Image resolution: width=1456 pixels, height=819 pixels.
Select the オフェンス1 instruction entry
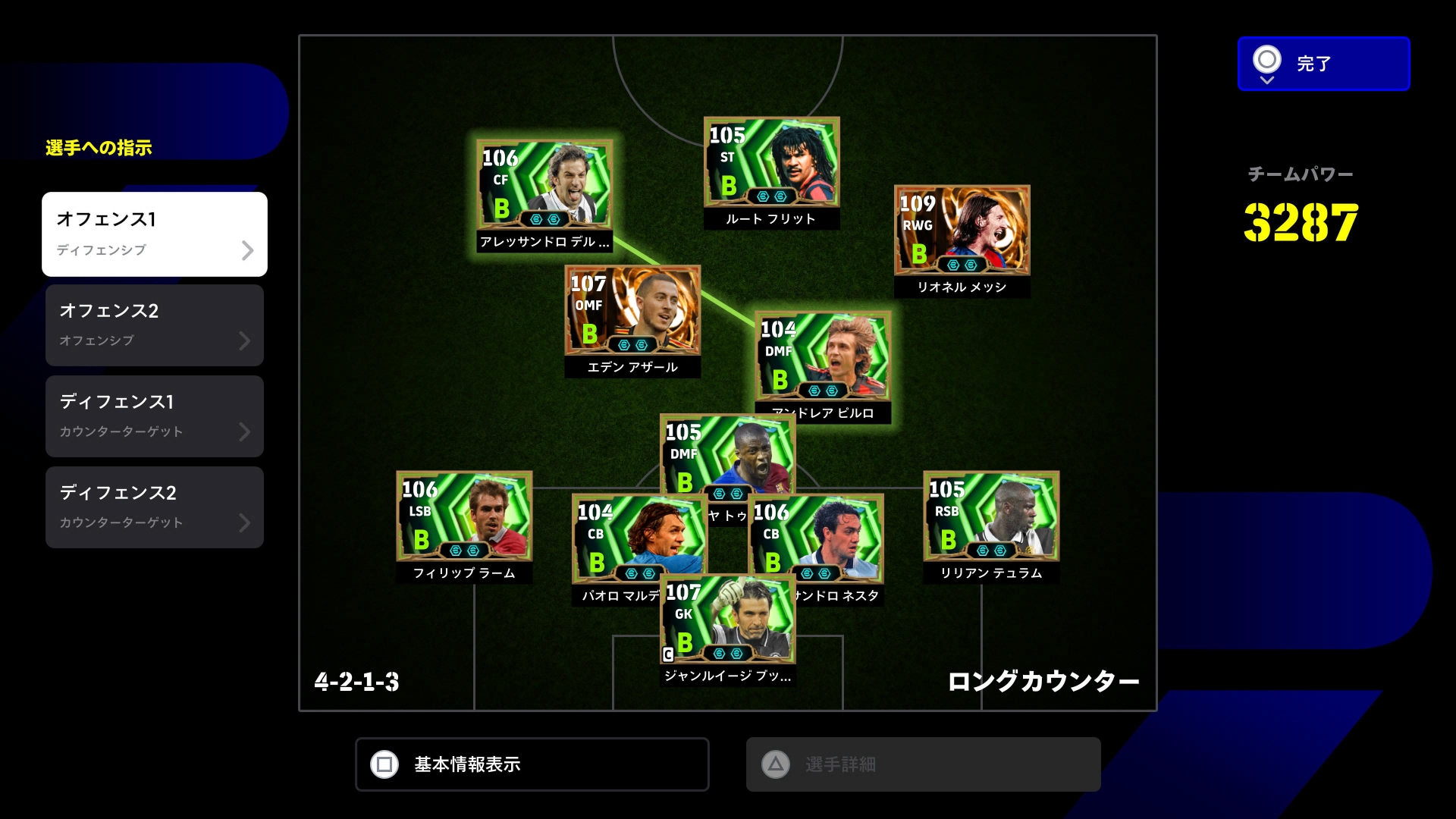pyautogui.click(x=155, y=234)
